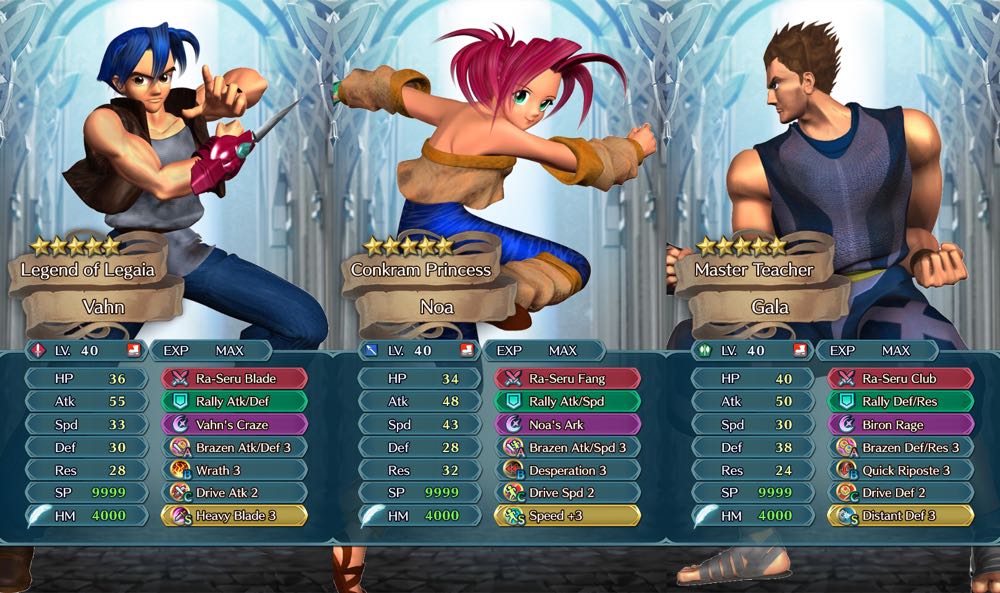1000x593 pixels.
Task: Open the Brazen Atk/Def 3 skill
Action: tap(235, 447)
